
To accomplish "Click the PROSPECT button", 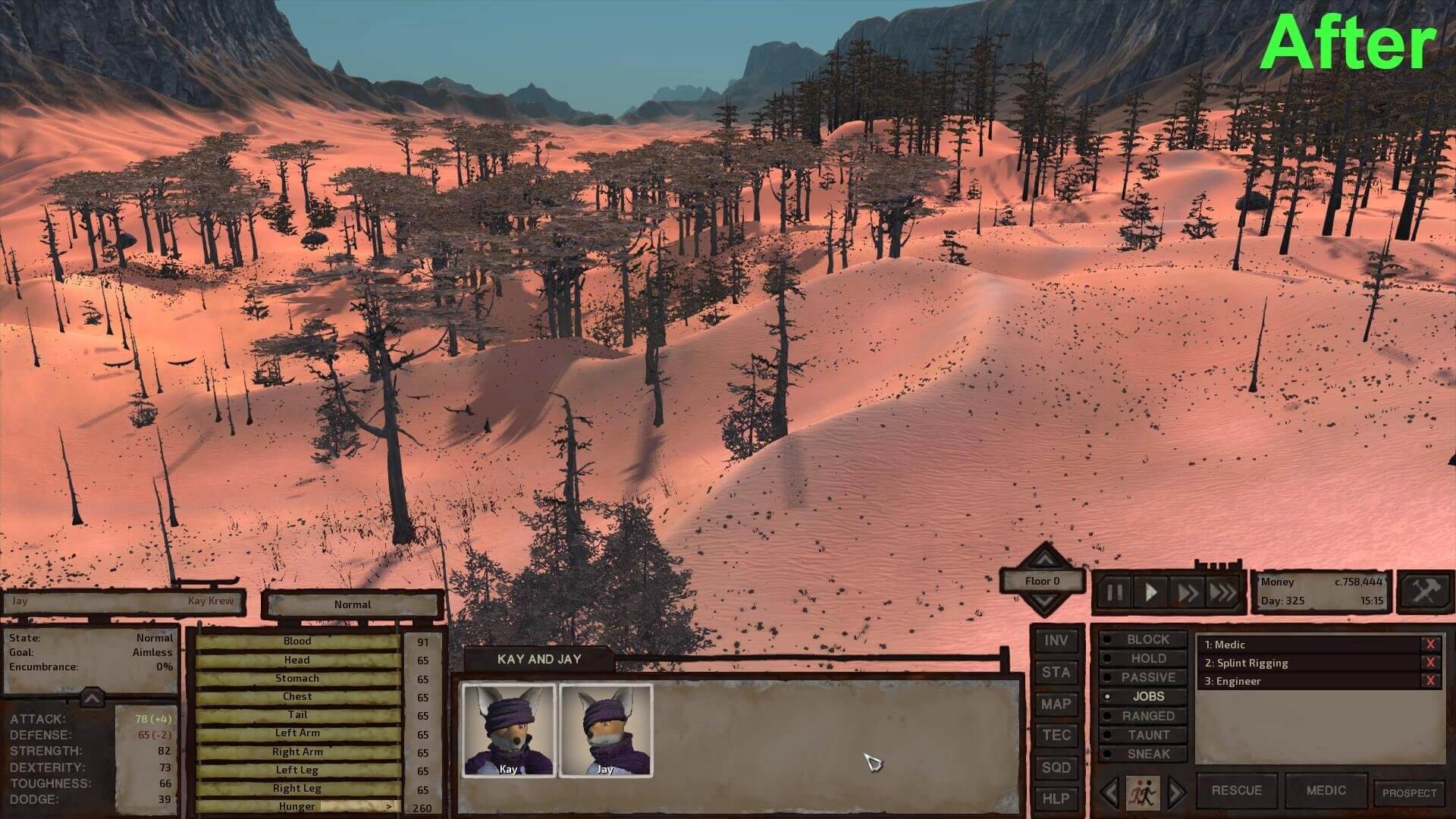I will (x=1409, y=793).
